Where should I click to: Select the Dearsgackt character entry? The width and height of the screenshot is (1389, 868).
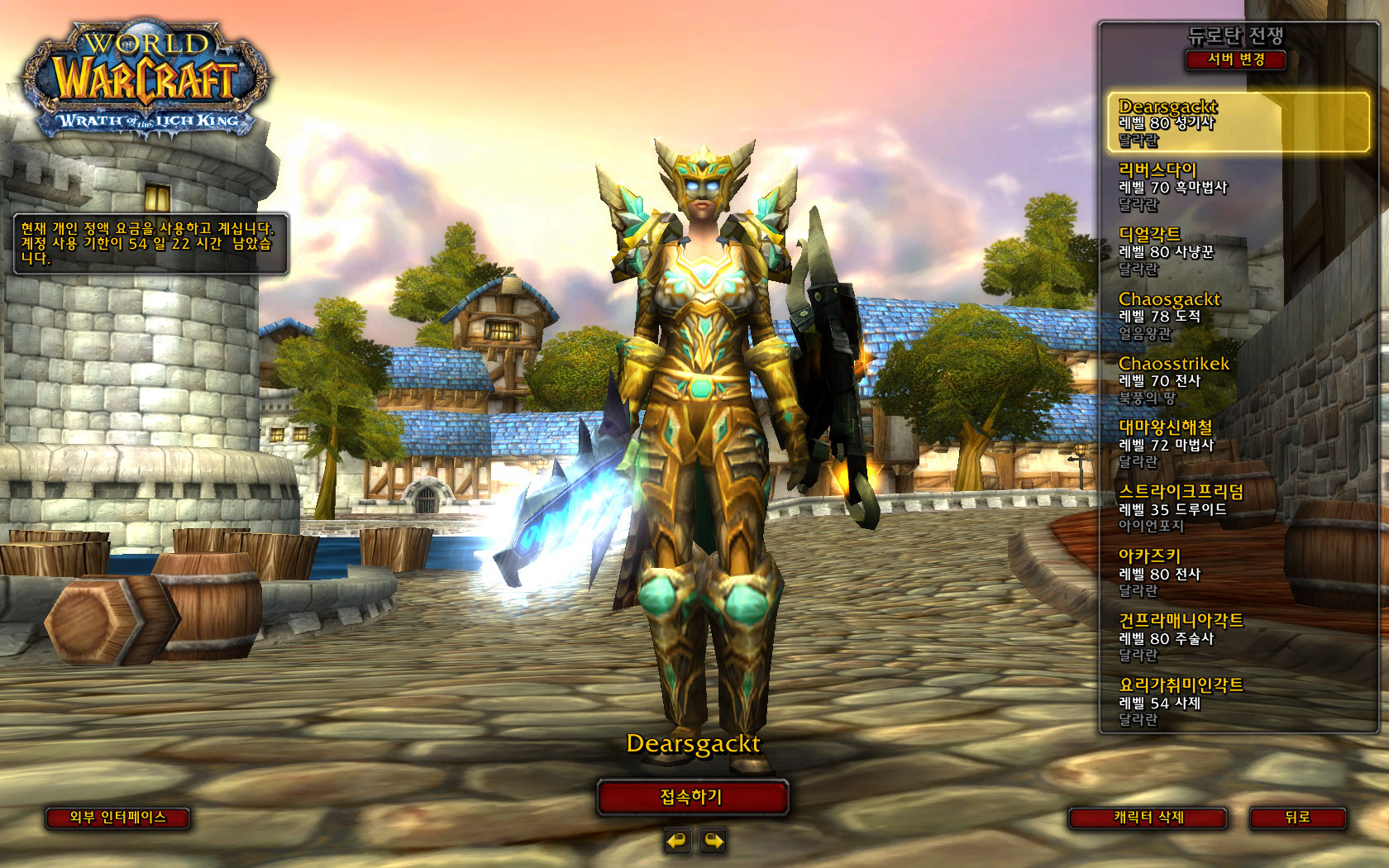click(x=1238, y=122)
